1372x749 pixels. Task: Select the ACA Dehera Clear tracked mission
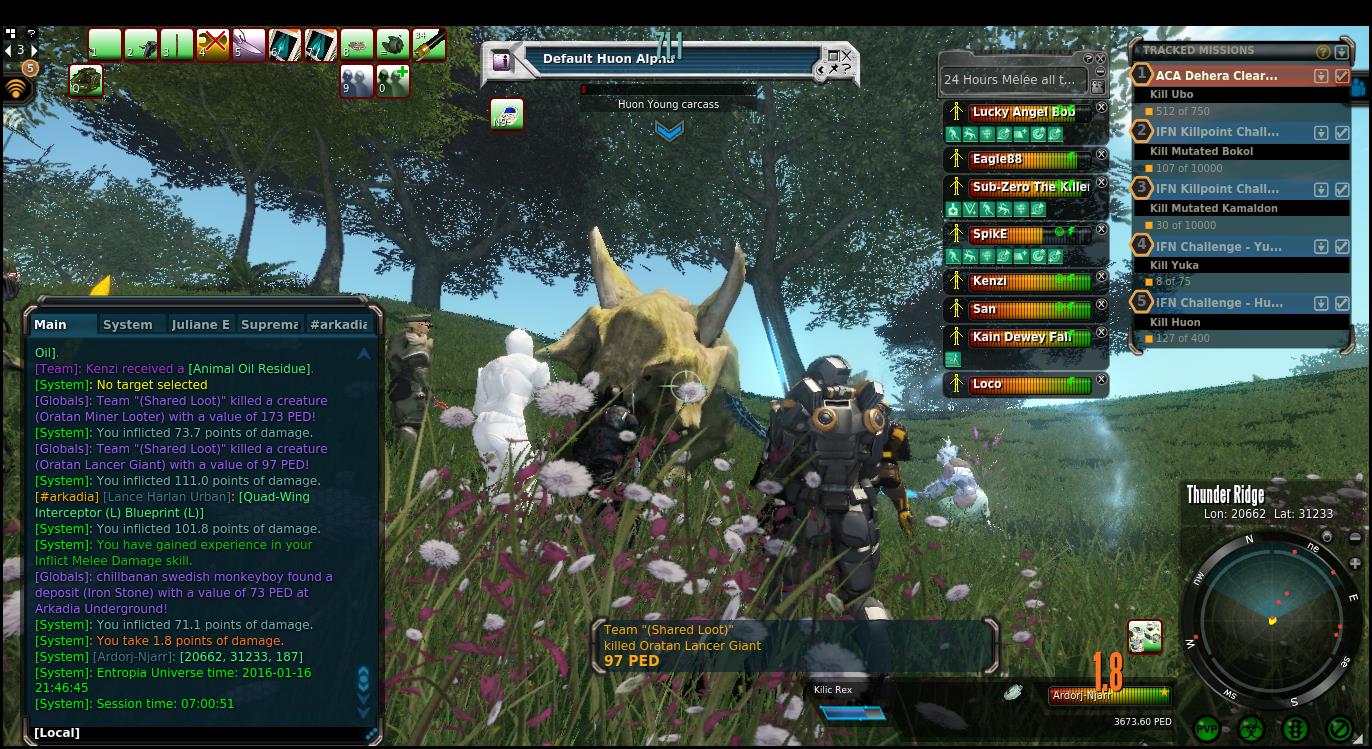pos(1217,75)
